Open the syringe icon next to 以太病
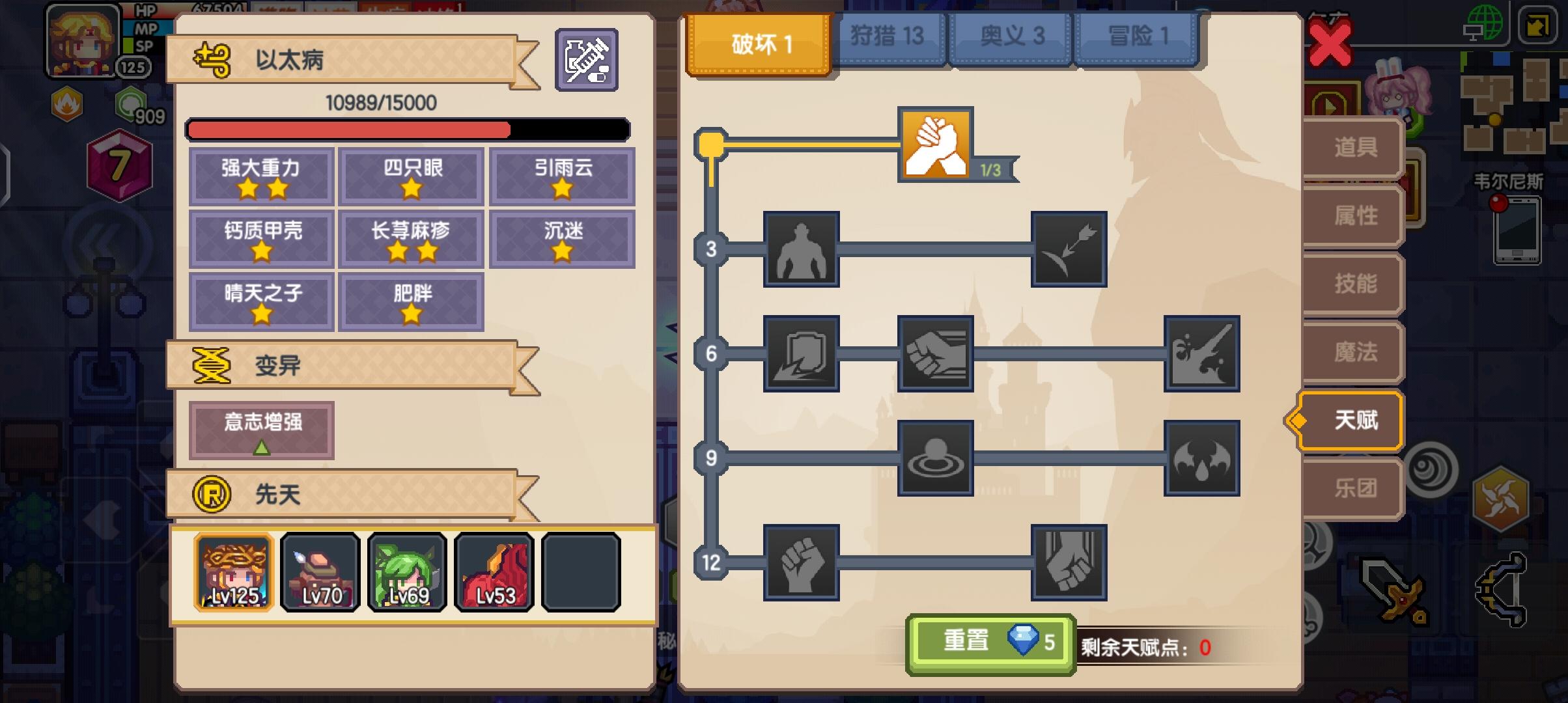The width and height of the screenshot is (1568, 703). 587,59
